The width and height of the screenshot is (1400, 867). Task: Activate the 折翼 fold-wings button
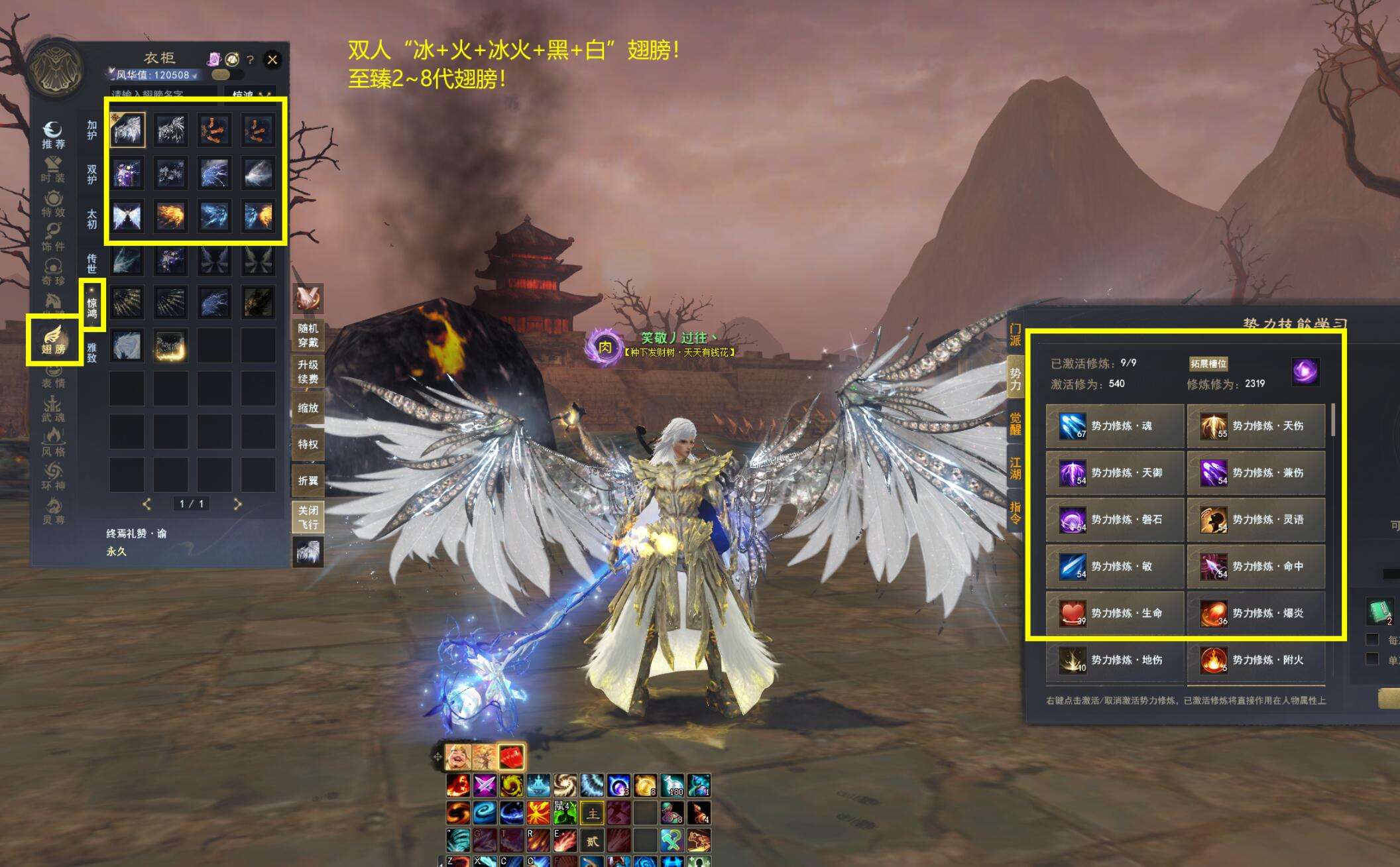[308, 481]
